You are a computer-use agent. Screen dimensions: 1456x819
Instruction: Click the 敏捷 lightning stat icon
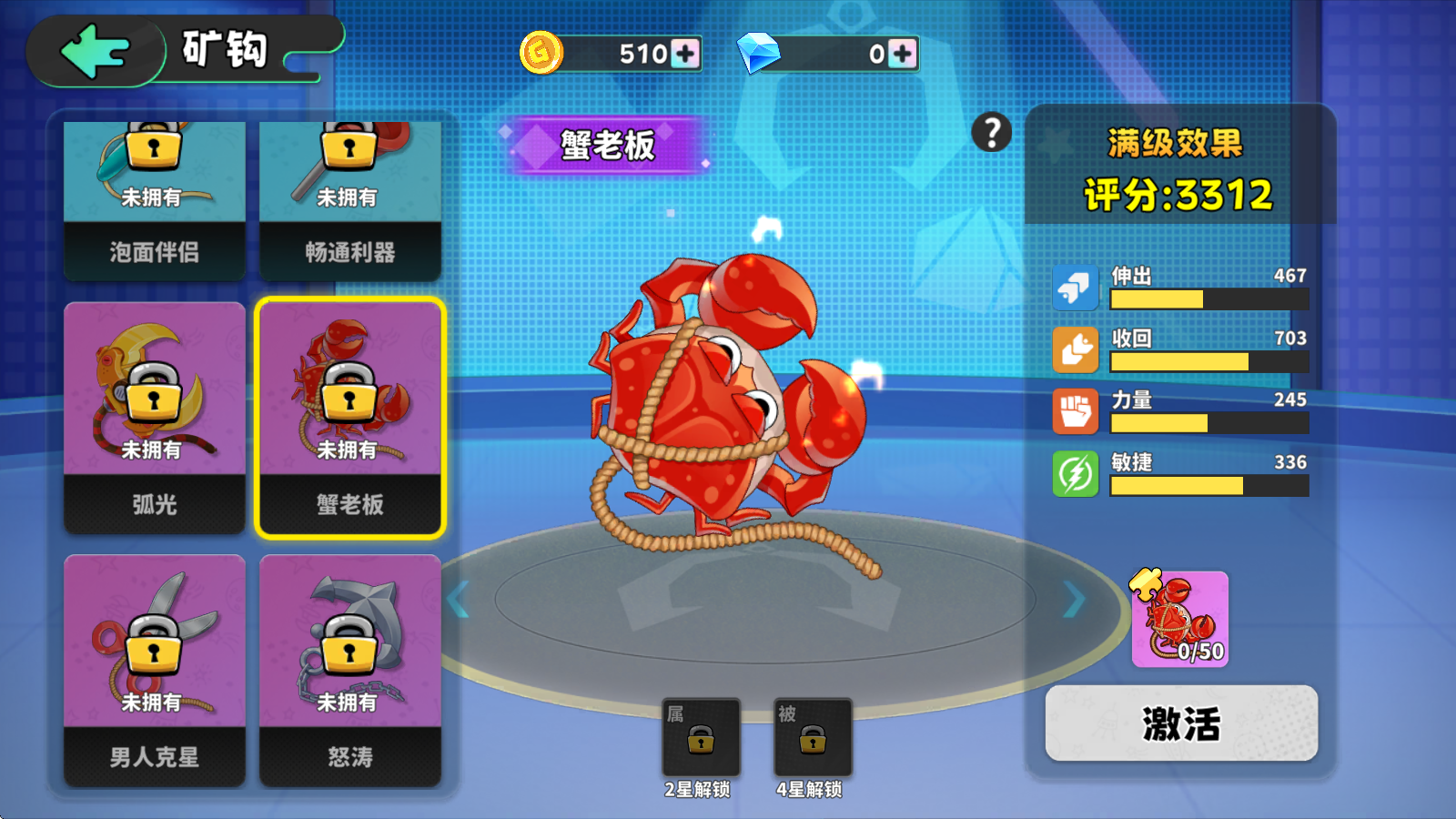1076,472
